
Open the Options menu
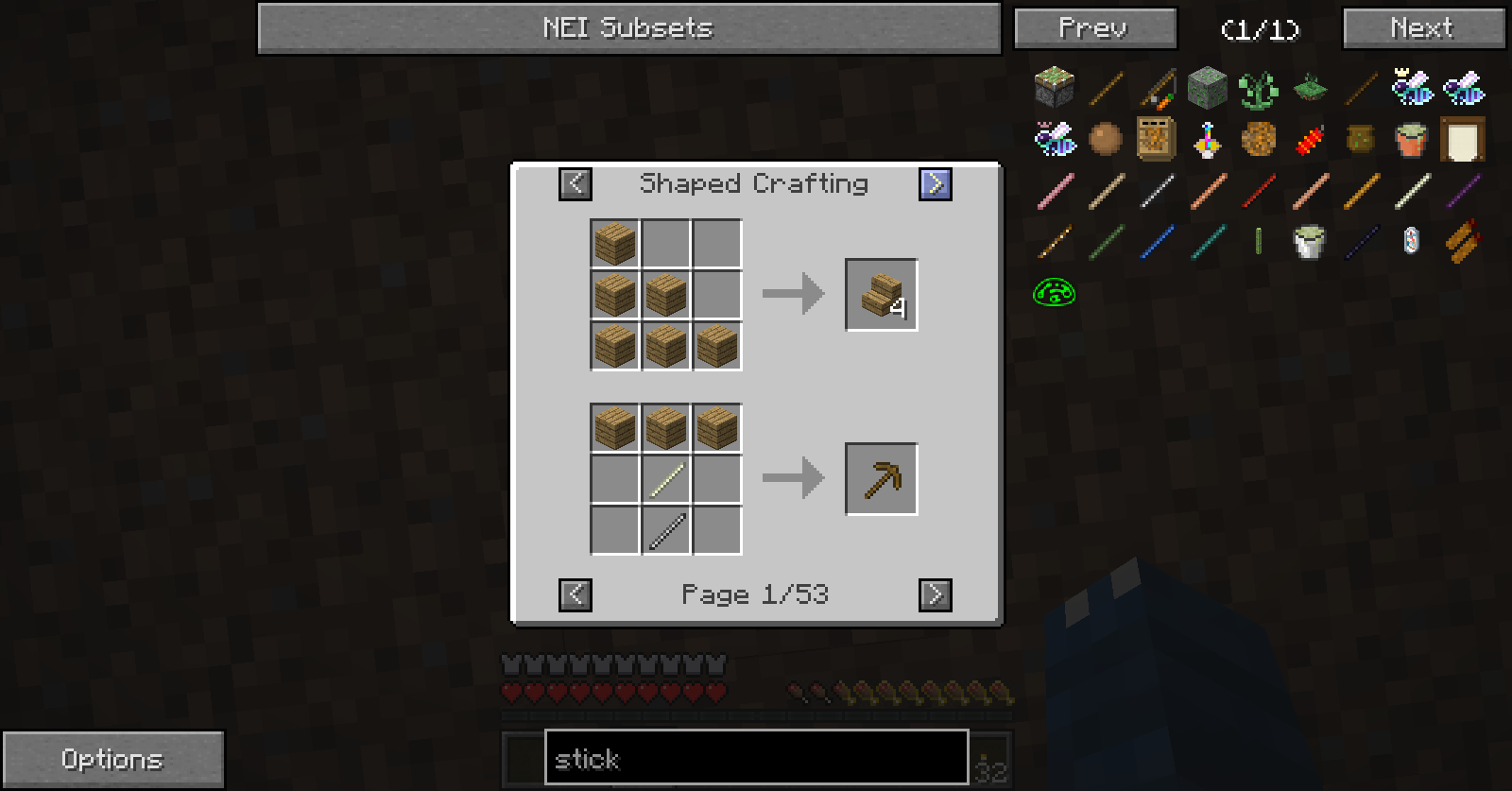(x=112, y=759)
